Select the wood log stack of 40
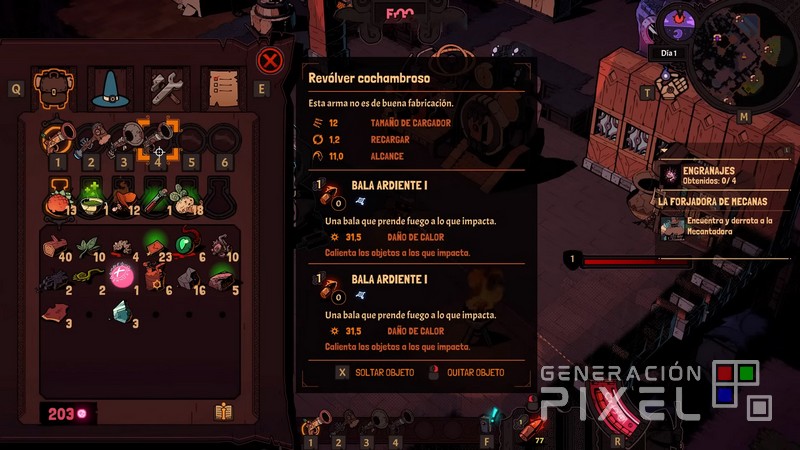Image resolution: width=800 pixels, height=450 pixels. click(56, 245)
